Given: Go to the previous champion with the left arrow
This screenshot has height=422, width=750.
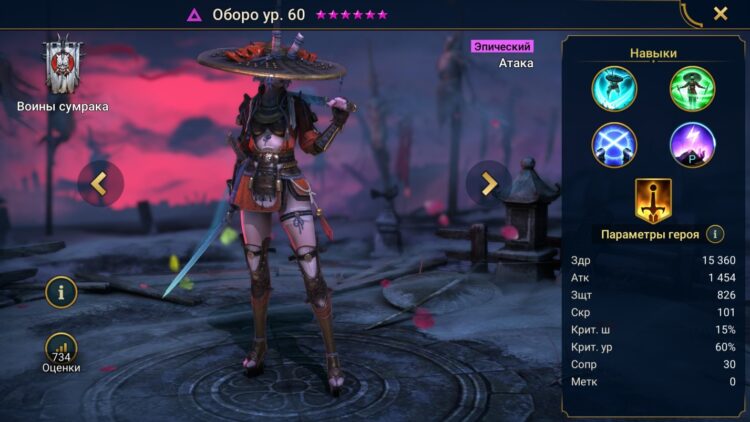Looking at the screenshot, I should (99, 183).
